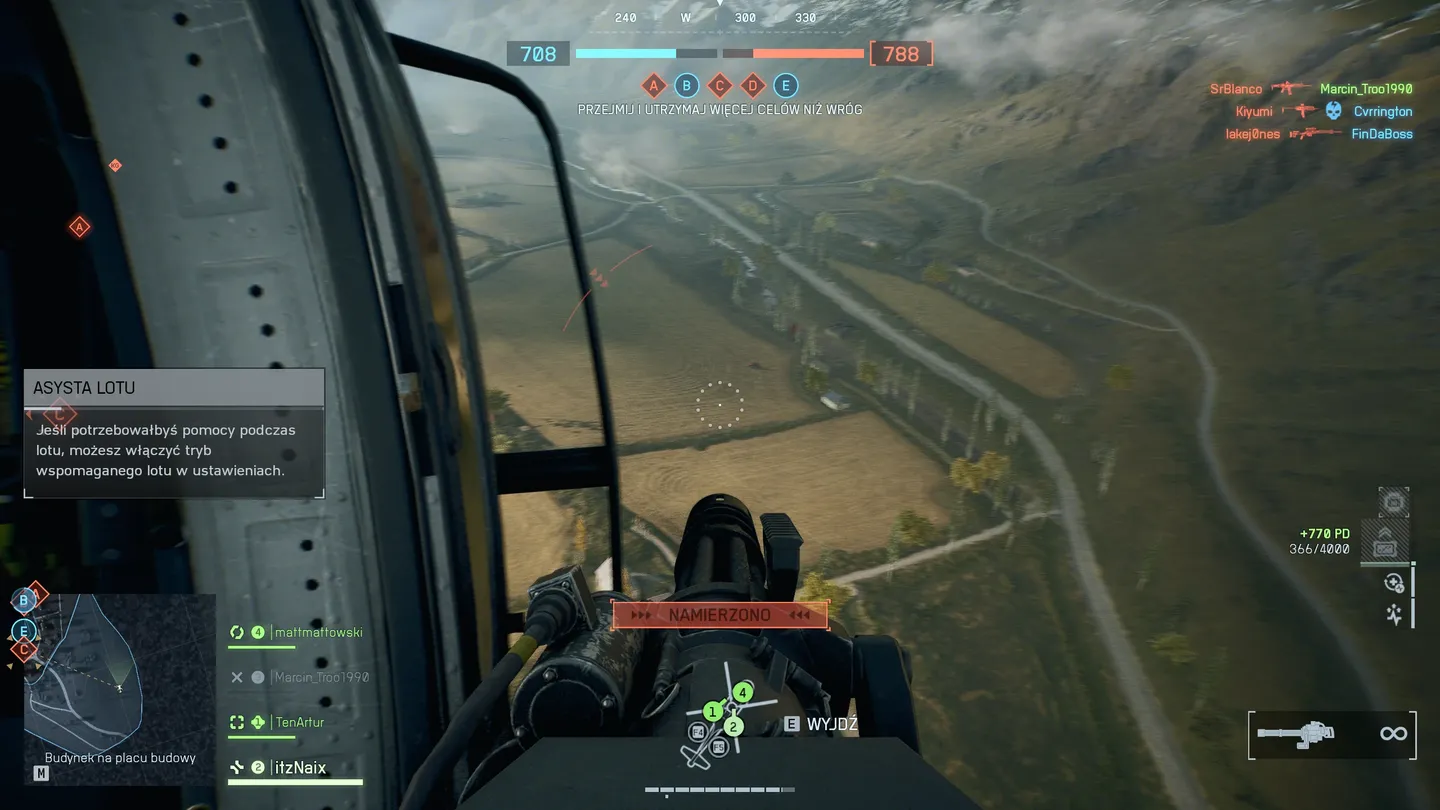This screenshot has height=810, width=1440.
Task: Click the NAMIERZONO lock-on warning
Action: pos(720,615)
